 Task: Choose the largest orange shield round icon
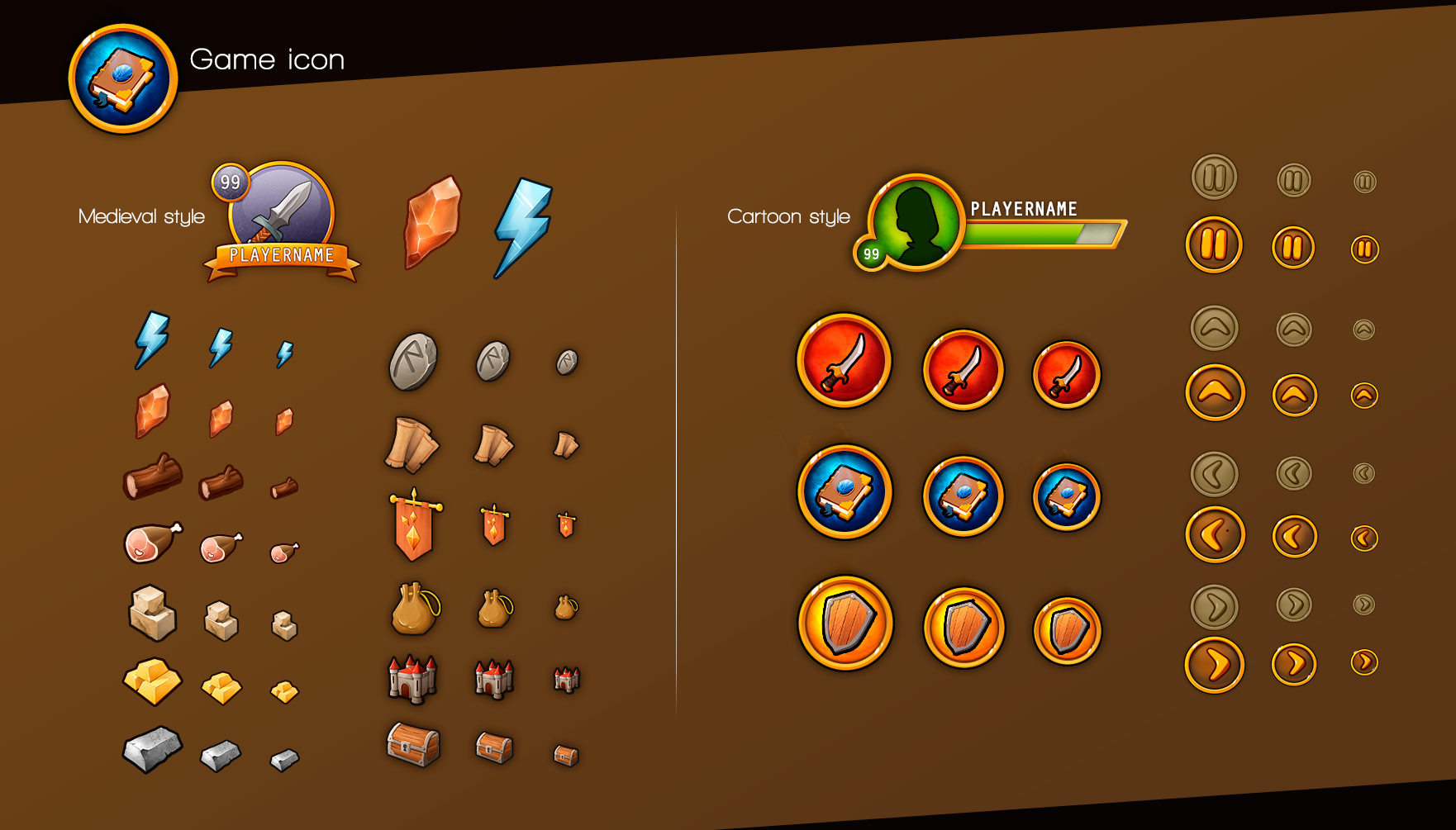(845, 624)
